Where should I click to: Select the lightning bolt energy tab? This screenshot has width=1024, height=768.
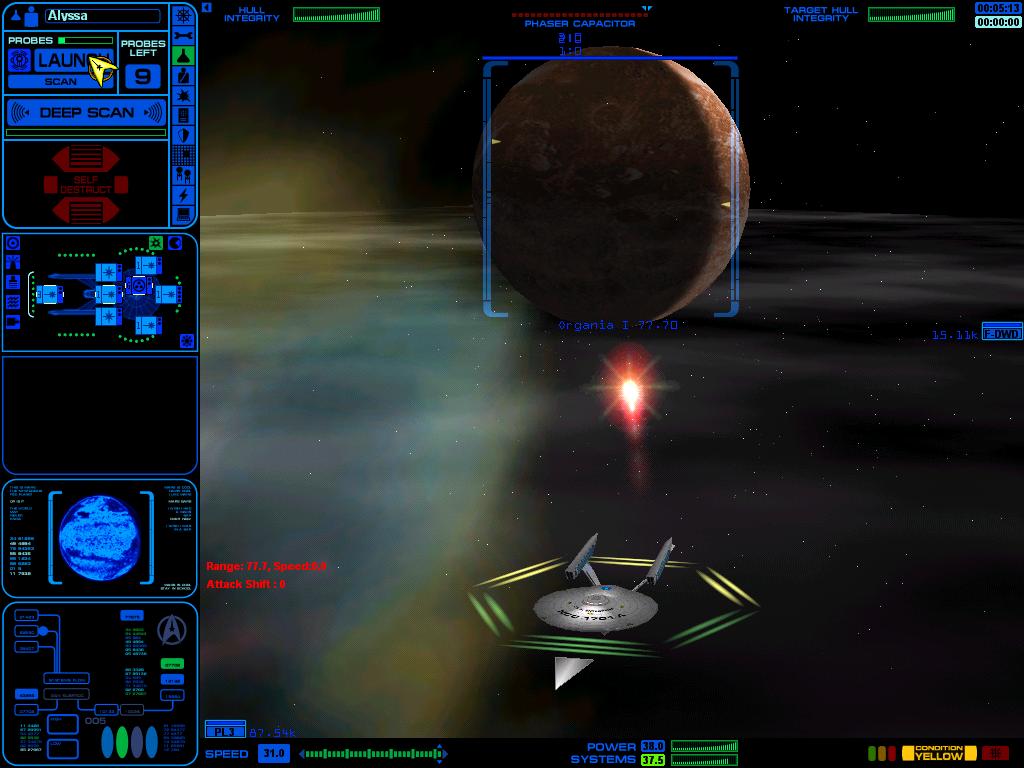click(183, 195)
